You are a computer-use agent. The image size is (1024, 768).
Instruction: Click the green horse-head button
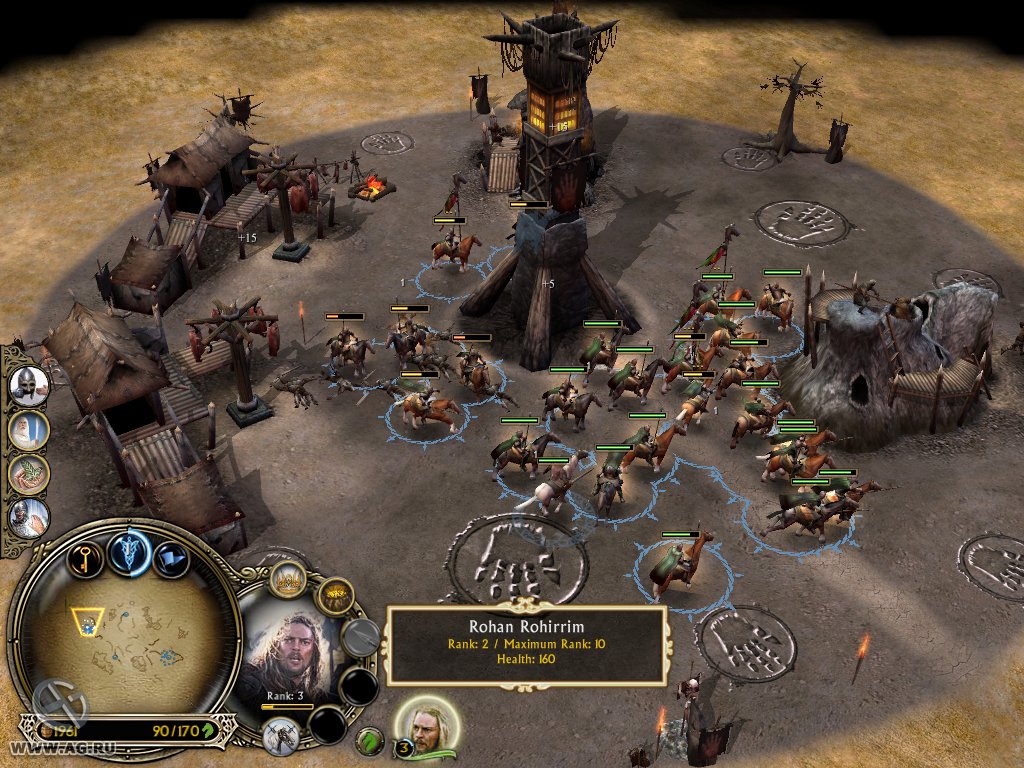coord(371,741)
